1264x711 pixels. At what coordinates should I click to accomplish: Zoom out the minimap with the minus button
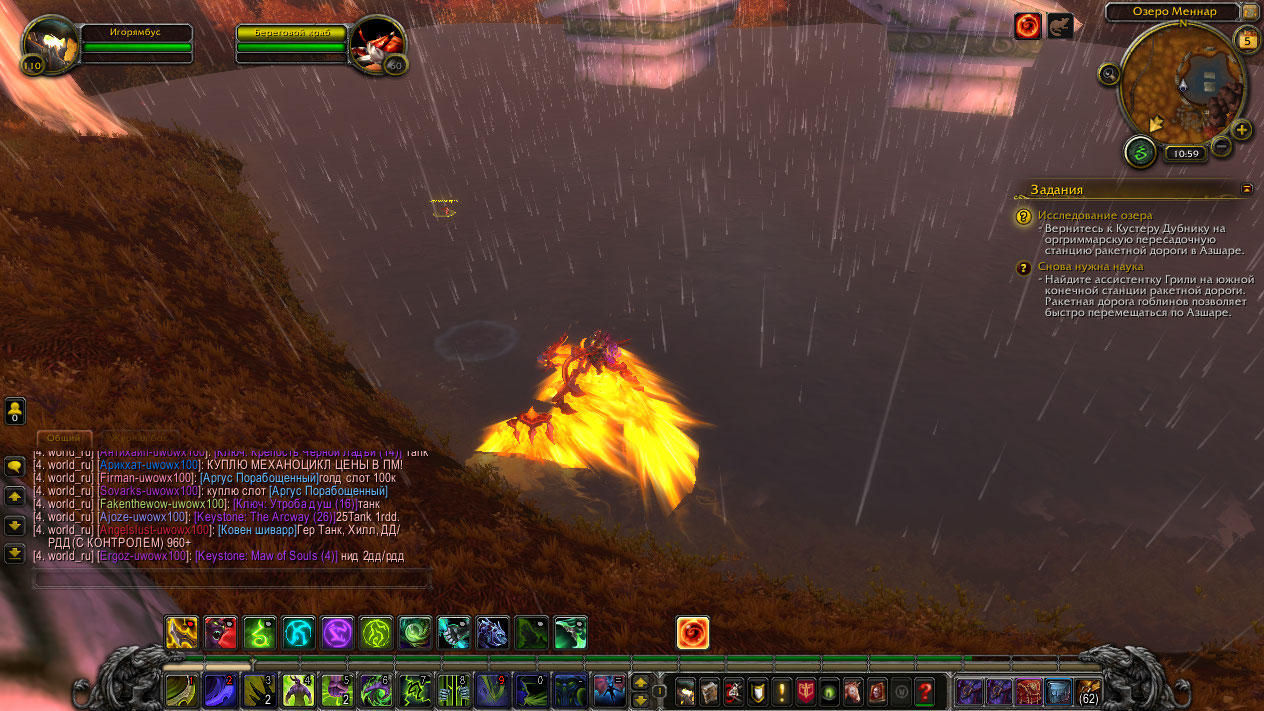[1221, 147]
